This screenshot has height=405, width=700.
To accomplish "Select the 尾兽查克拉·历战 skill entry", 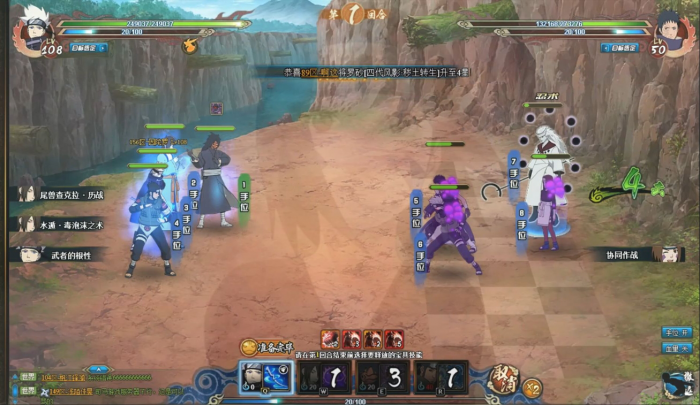I will [x=64, y=194].
